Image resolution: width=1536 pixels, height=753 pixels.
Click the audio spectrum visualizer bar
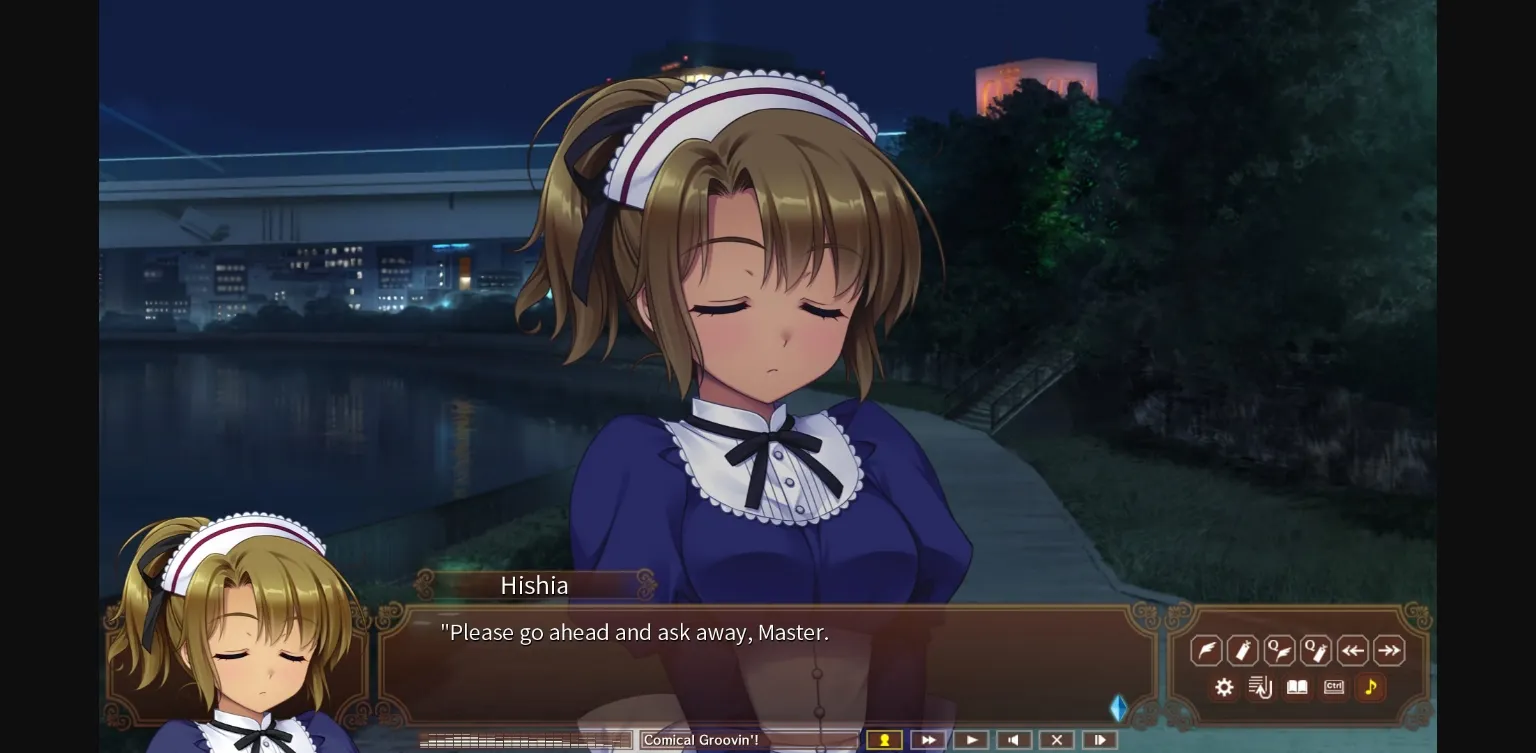[525, 740]
